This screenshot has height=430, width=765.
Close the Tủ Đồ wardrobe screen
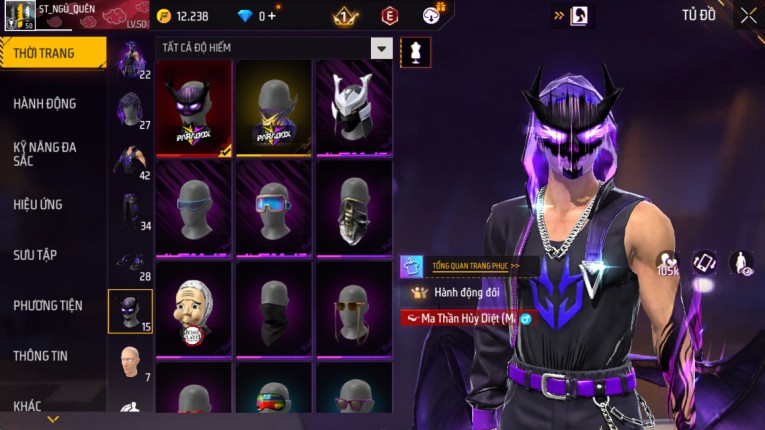click(x=748, y=15)
